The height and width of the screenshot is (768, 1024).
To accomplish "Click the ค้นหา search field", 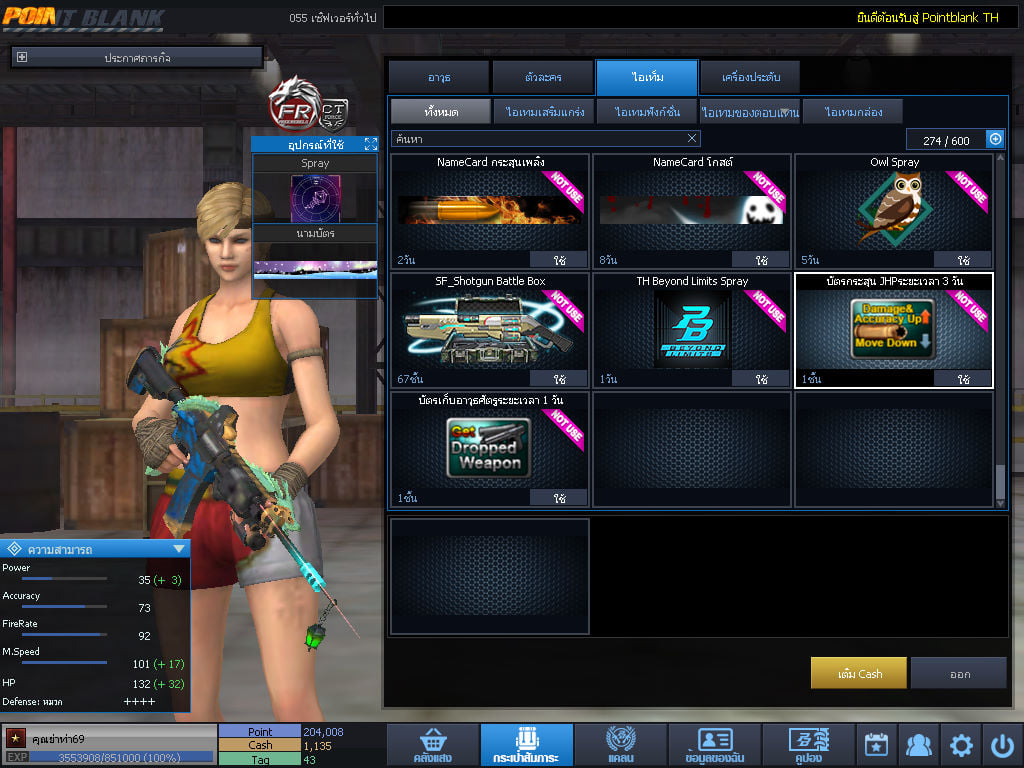I will tap(540, 139).
